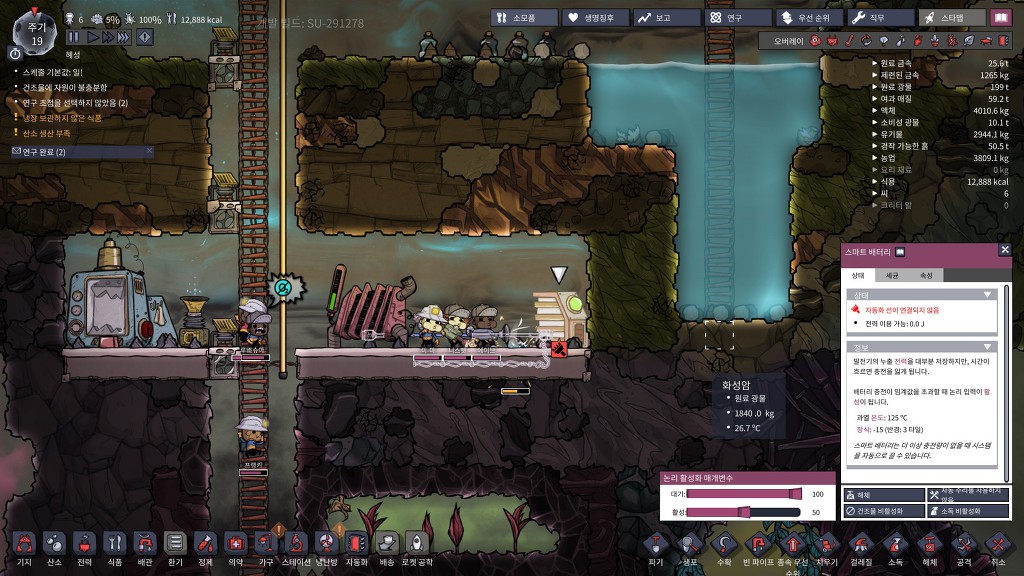Screen dimensions: 1024x576
Task: Open the 직무 jobs screen
Action: click(x=881, y=17)
